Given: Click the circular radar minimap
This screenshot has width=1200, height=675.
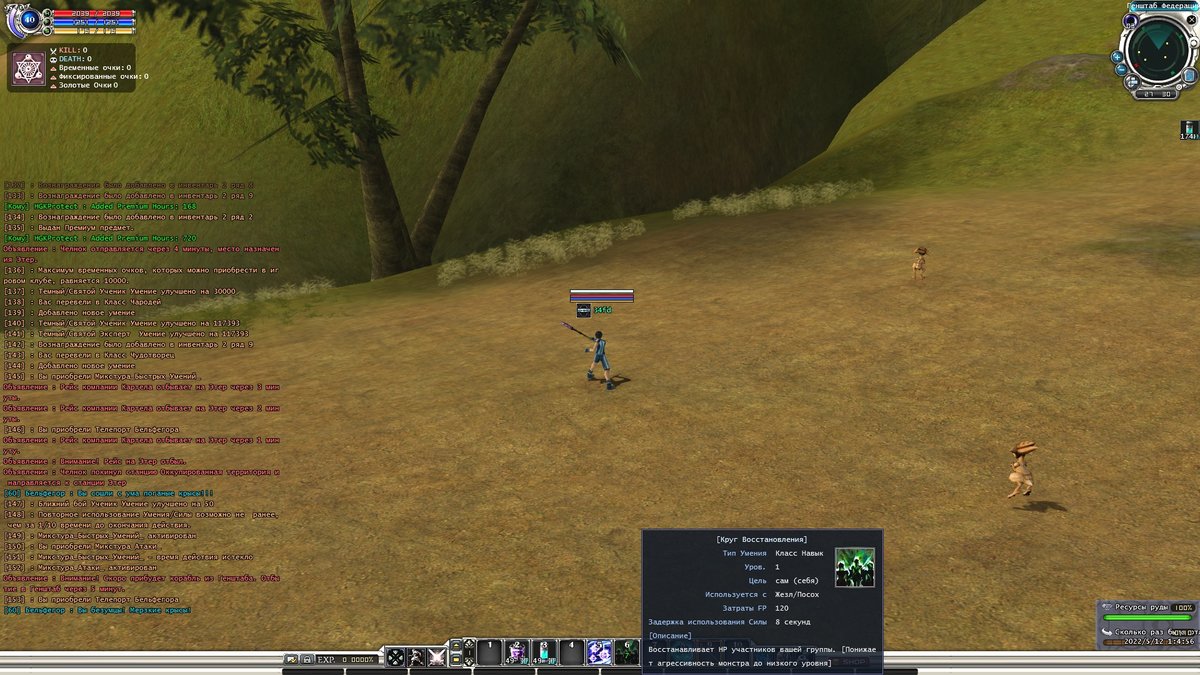Looking at the screenshot, I should [1158, 50].
